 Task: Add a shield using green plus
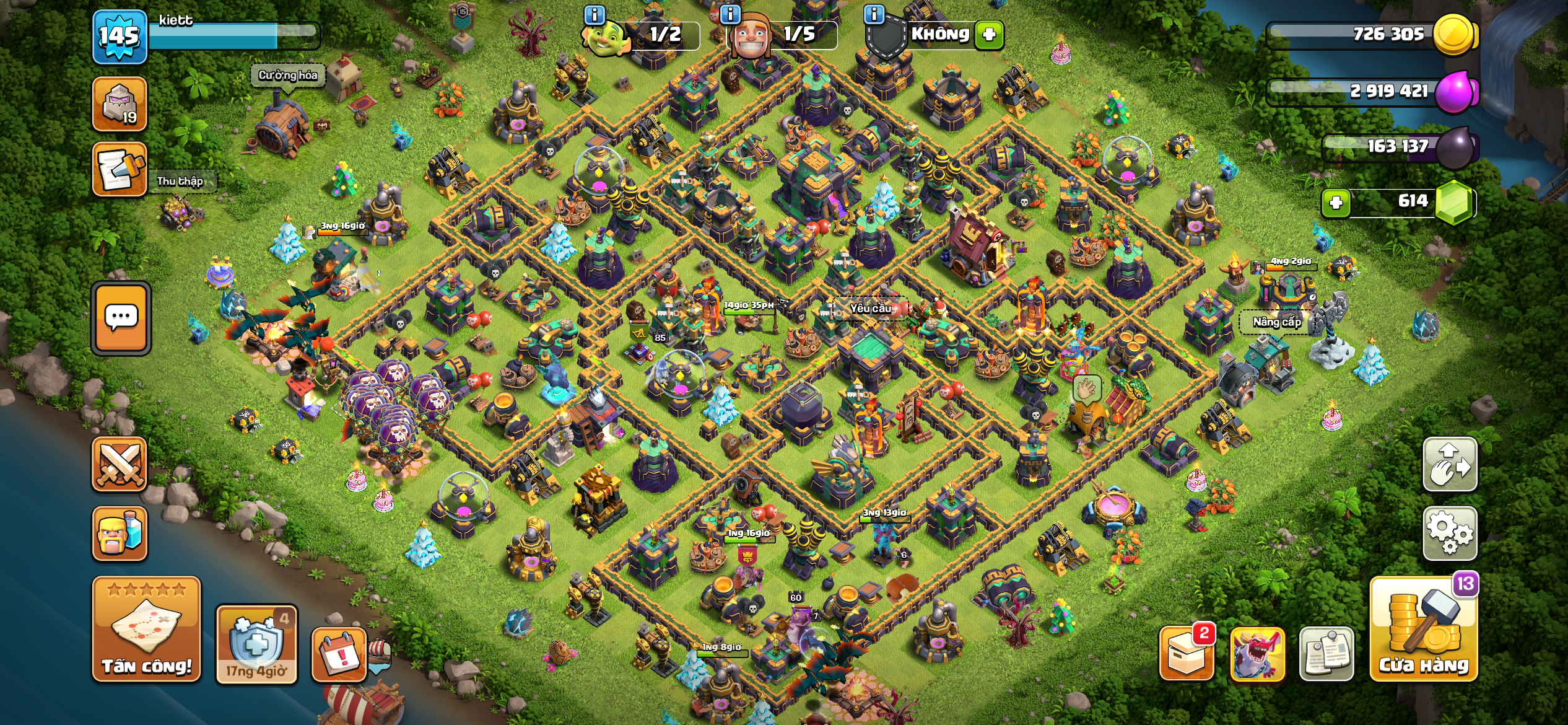click(x=989, y=34)
